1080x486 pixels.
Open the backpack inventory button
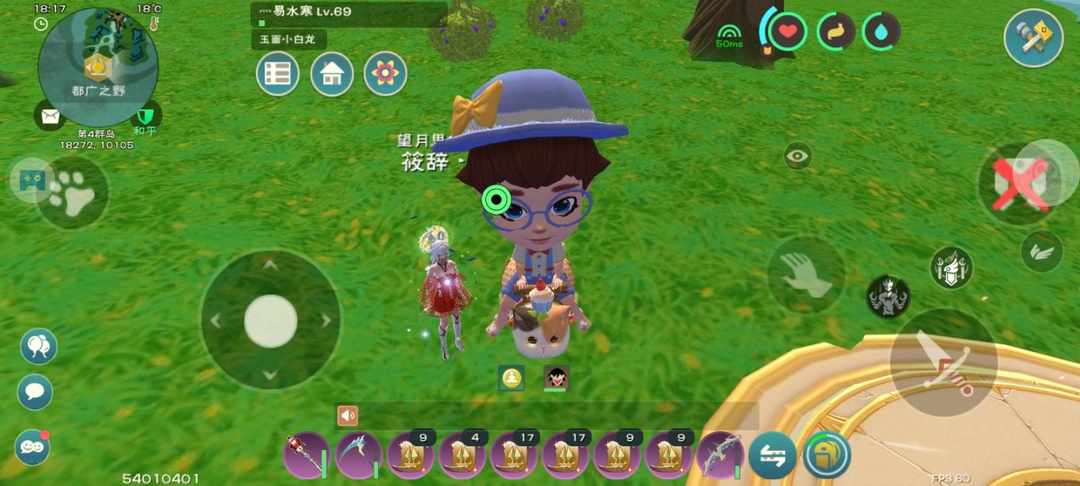coord(826,455)
